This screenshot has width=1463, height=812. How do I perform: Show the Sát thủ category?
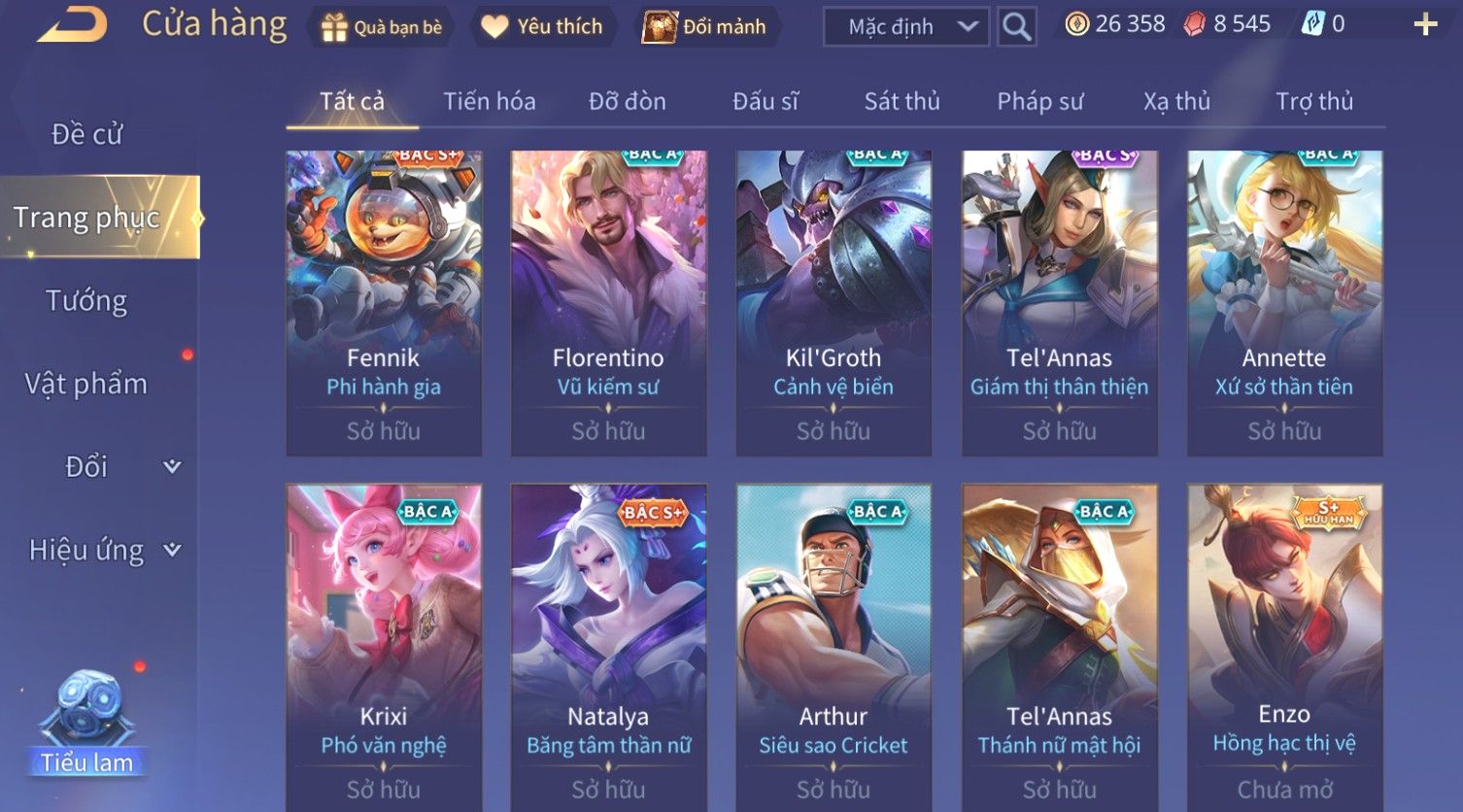coord(902,101)
